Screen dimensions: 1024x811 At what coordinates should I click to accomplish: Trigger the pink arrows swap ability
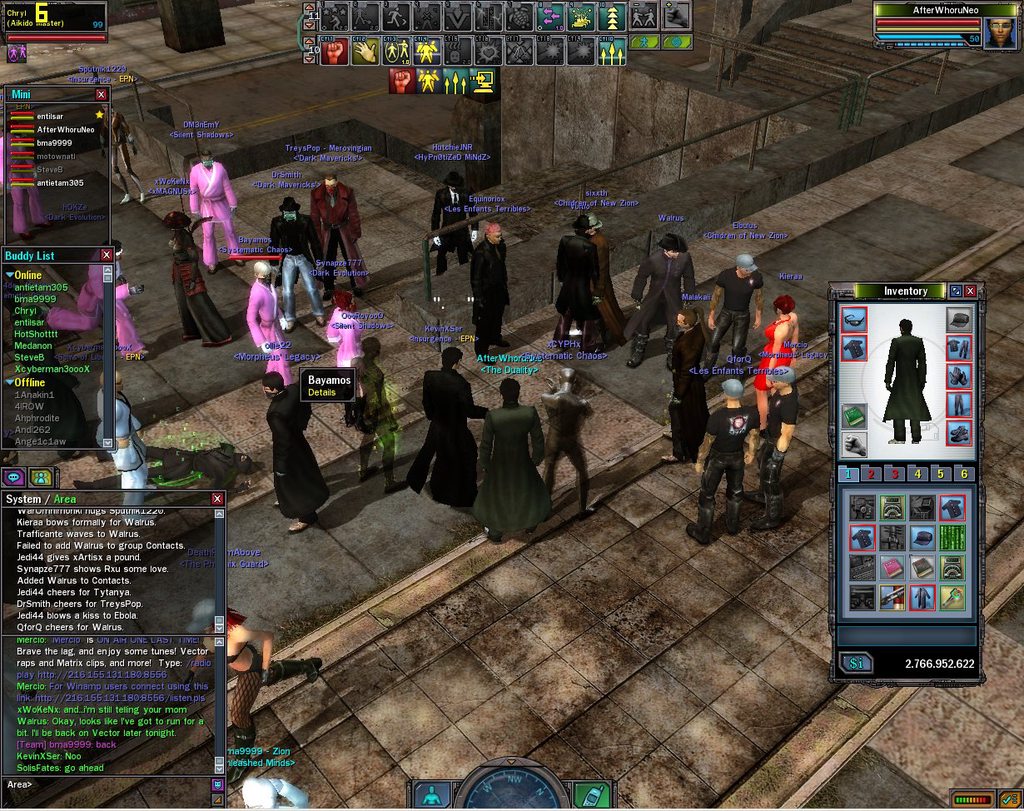click(x=550, y=17)
